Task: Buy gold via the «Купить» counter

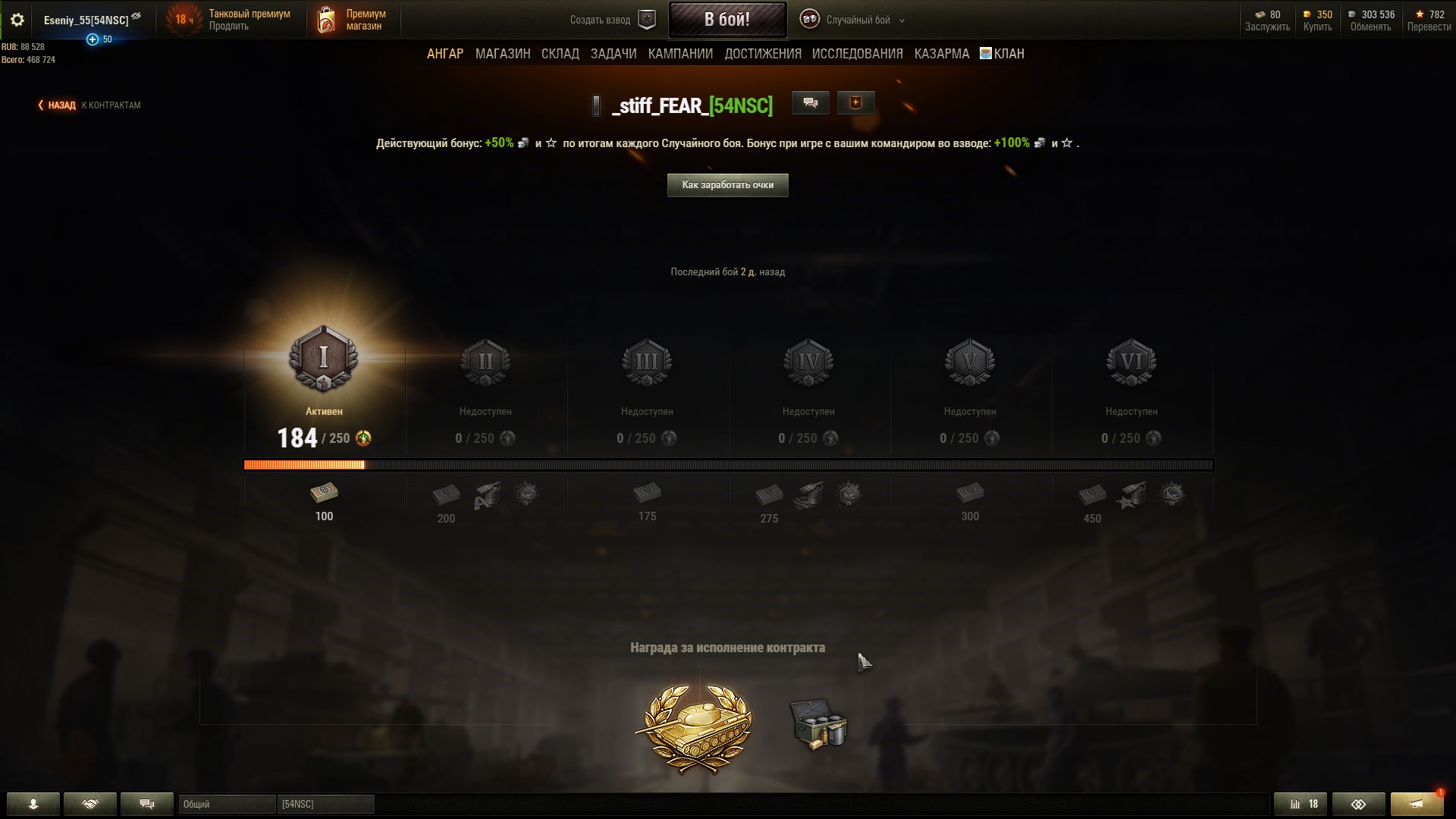Action: (x=1317, y=20)
